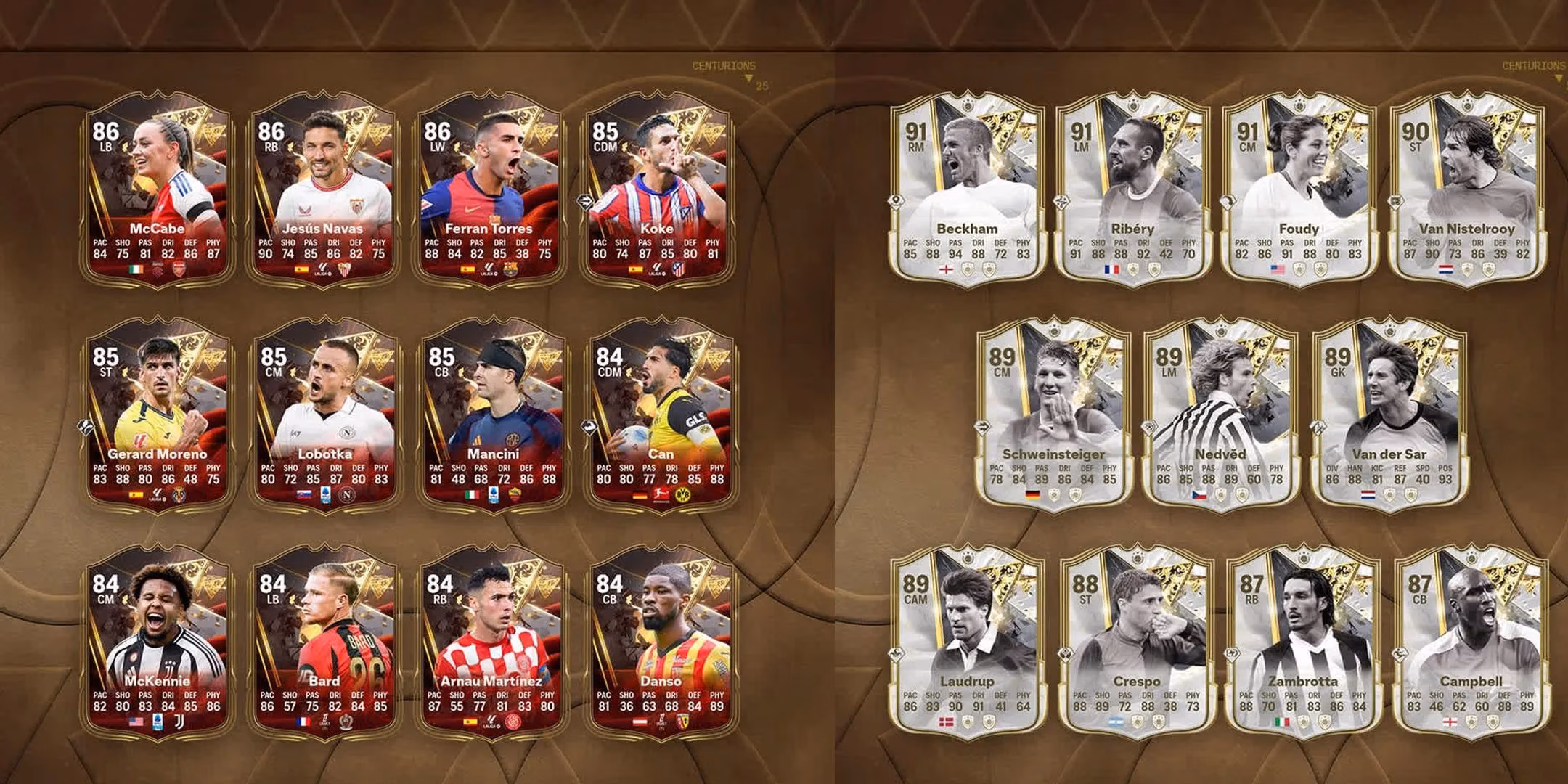Click the Borussia Dortmund crest on Can's card

pos(682,495)
